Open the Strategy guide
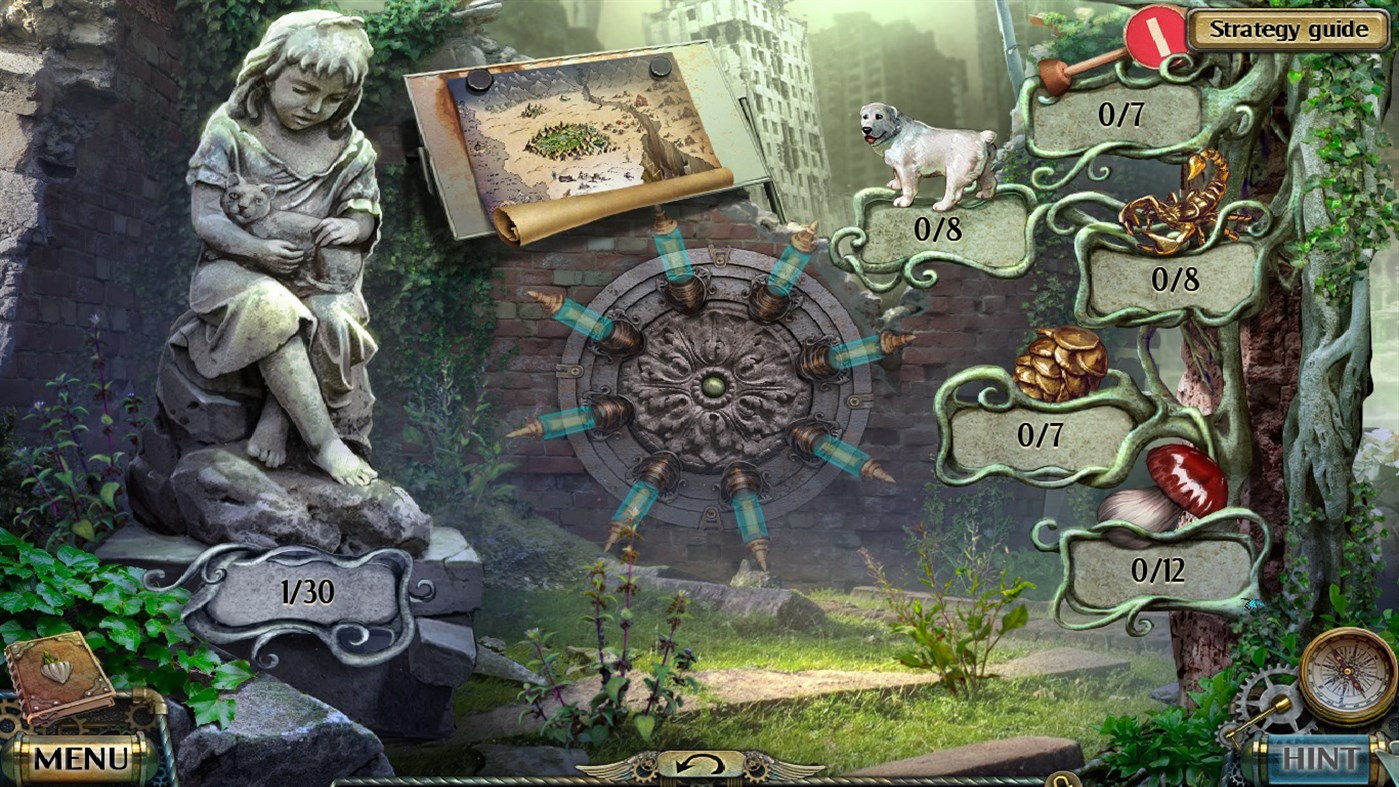Viewport: 1399px width, 787px height. (1289, 29)
